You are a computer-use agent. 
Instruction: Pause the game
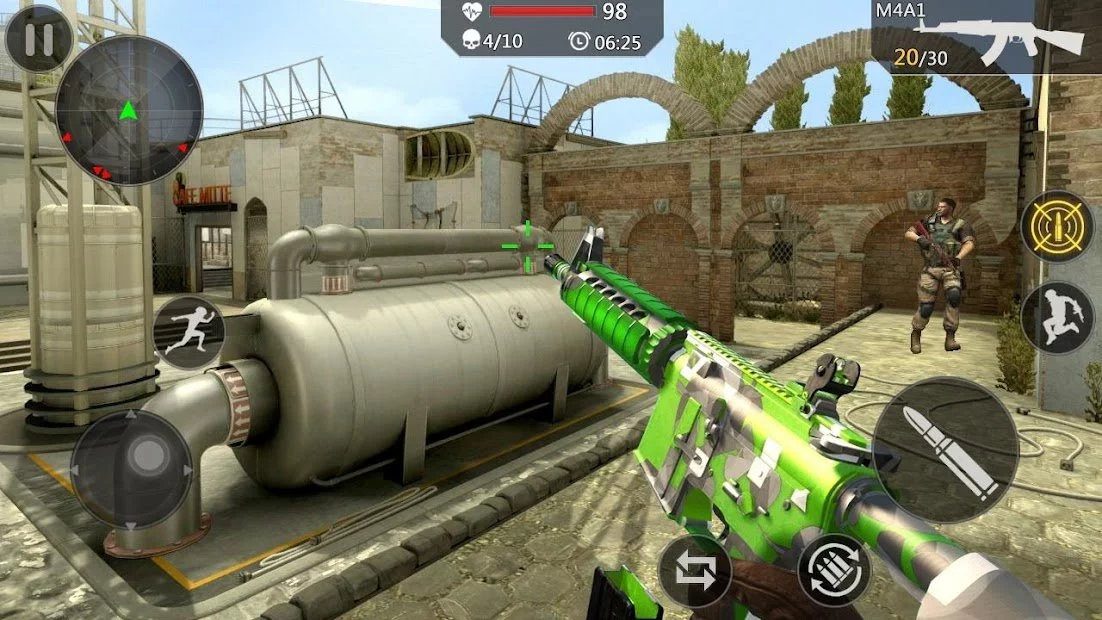[38, 38]
